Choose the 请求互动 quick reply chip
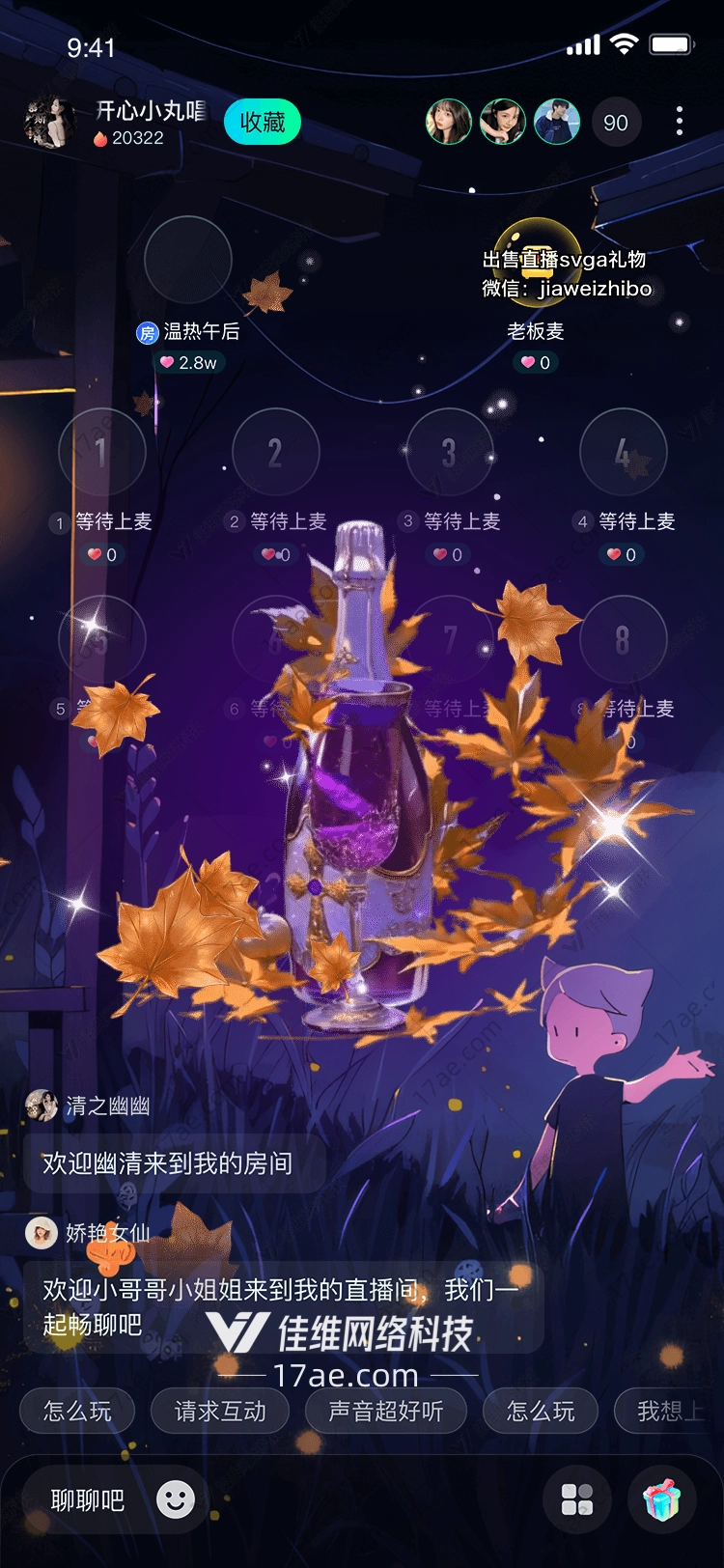724x1568 pixels. (220, 1412)
